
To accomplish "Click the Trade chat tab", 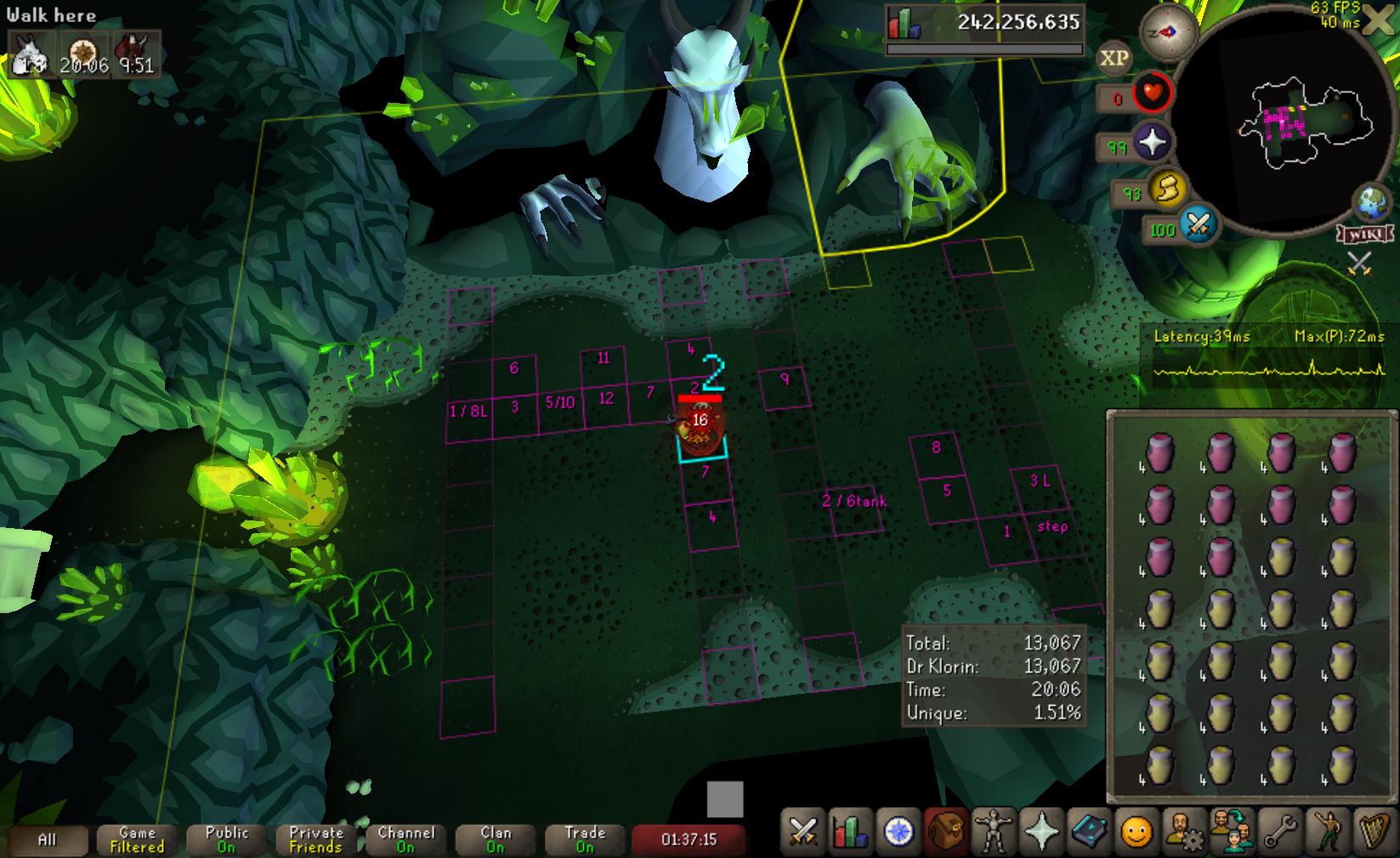I will tap(585, 840).
